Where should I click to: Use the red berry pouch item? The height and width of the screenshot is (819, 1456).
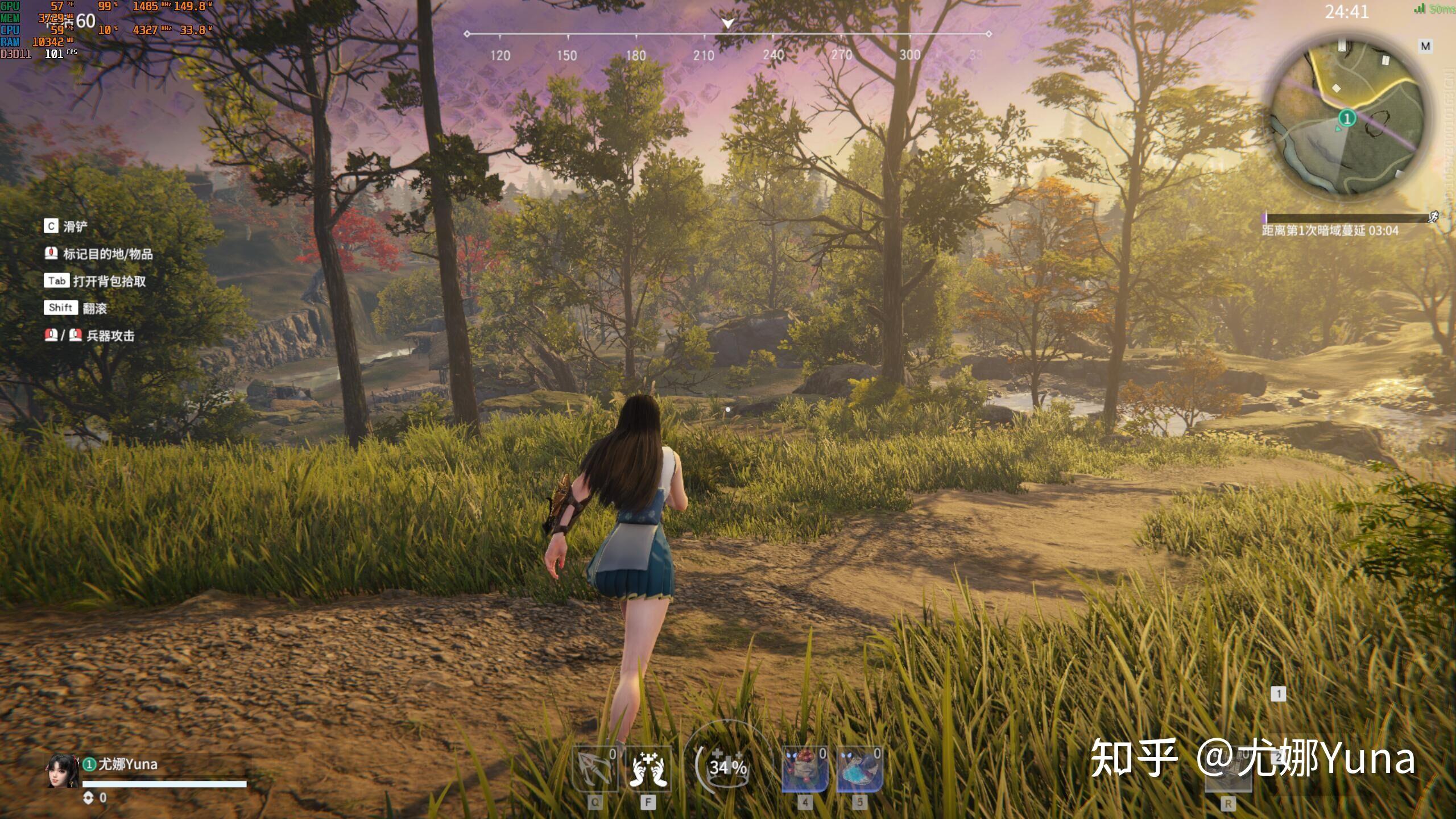(x=804, y=769)
